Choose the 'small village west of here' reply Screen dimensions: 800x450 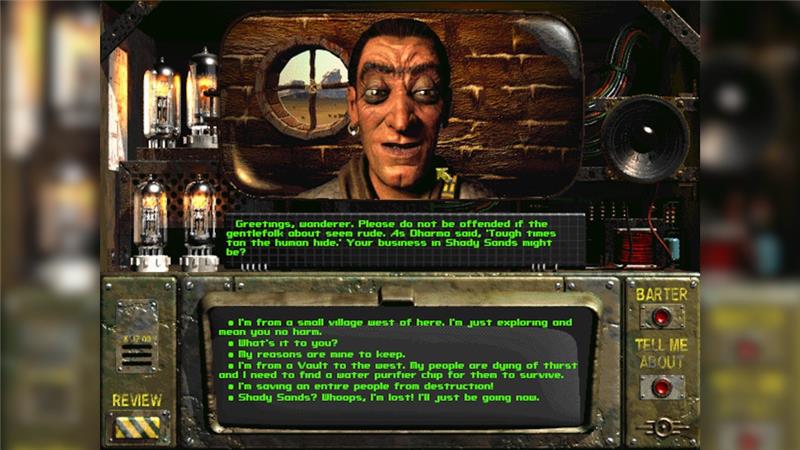[400, 323]
